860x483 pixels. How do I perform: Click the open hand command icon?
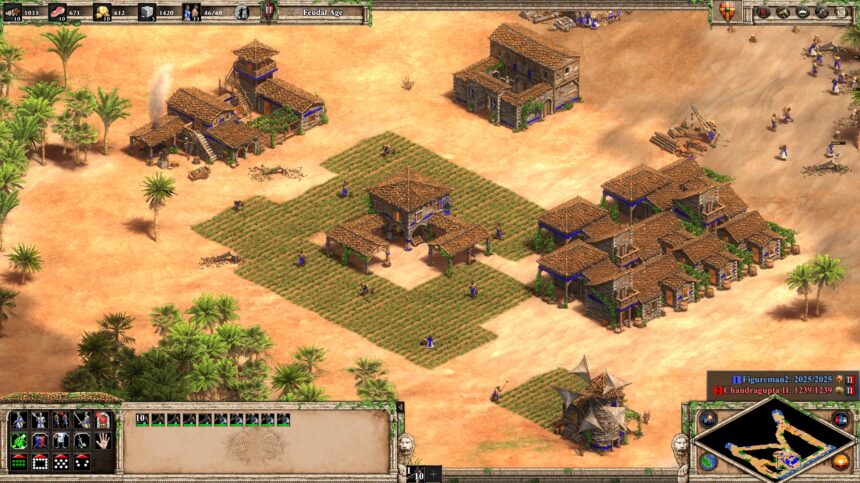(101, 441)
